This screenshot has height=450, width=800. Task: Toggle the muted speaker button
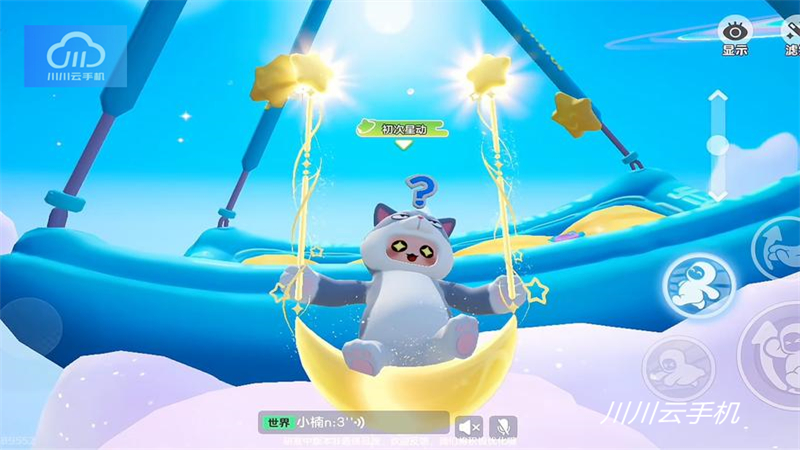click(x=469, y=426)
